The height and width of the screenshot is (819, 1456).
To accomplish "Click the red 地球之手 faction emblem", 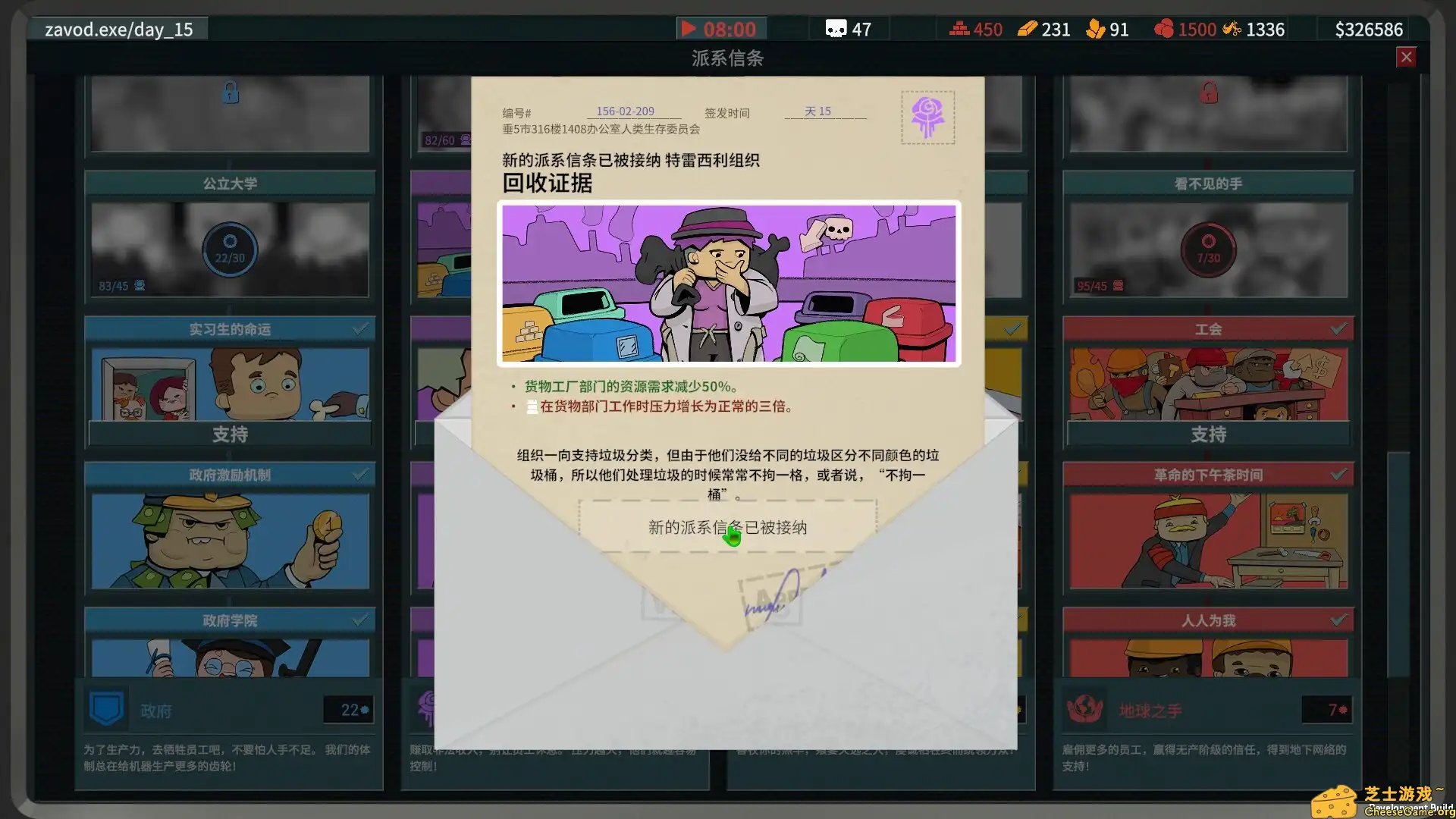I will 1084,710.
